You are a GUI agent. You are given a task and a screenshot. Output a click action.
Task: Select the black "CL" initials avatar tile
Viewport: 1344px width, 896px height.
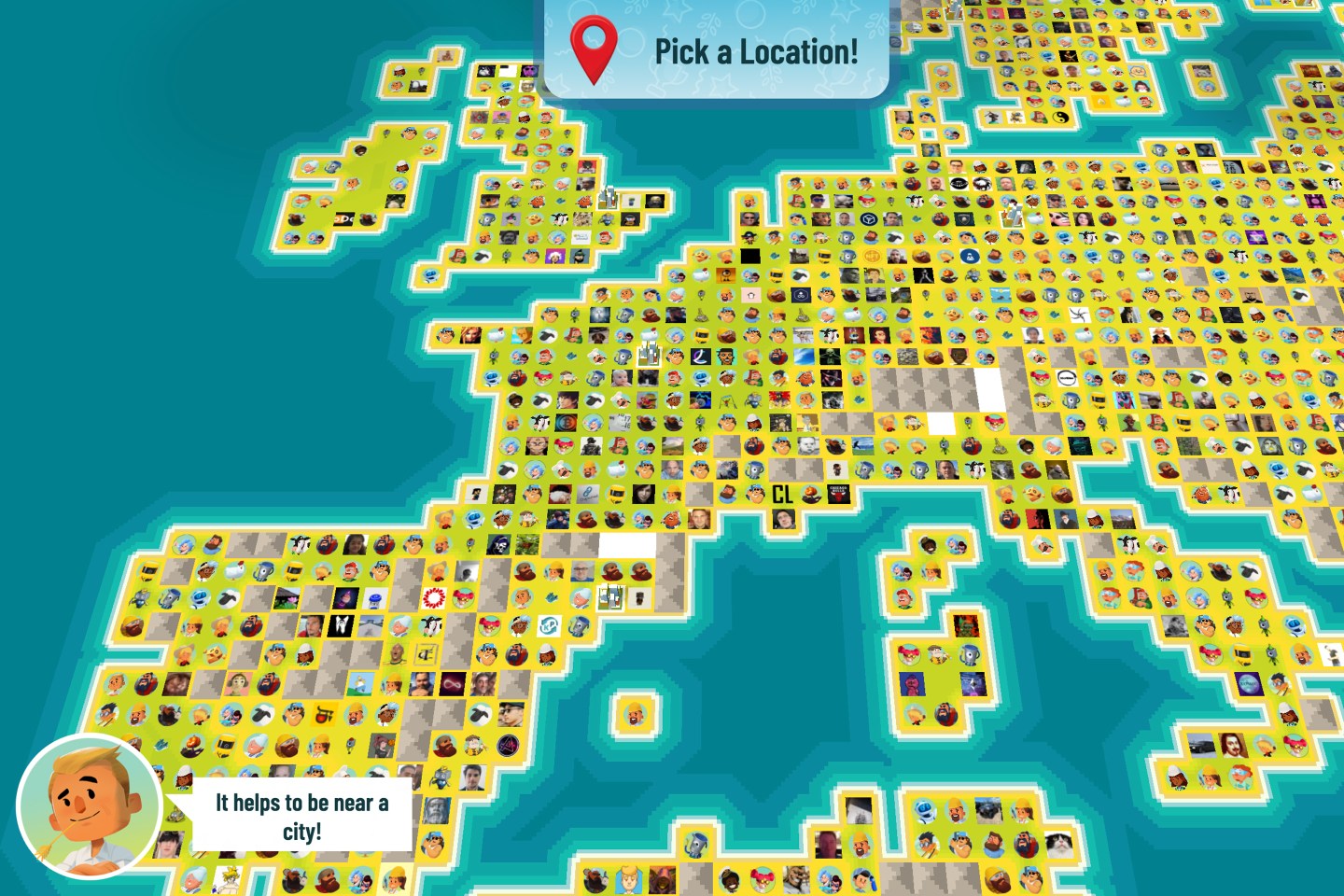[781, 495]
